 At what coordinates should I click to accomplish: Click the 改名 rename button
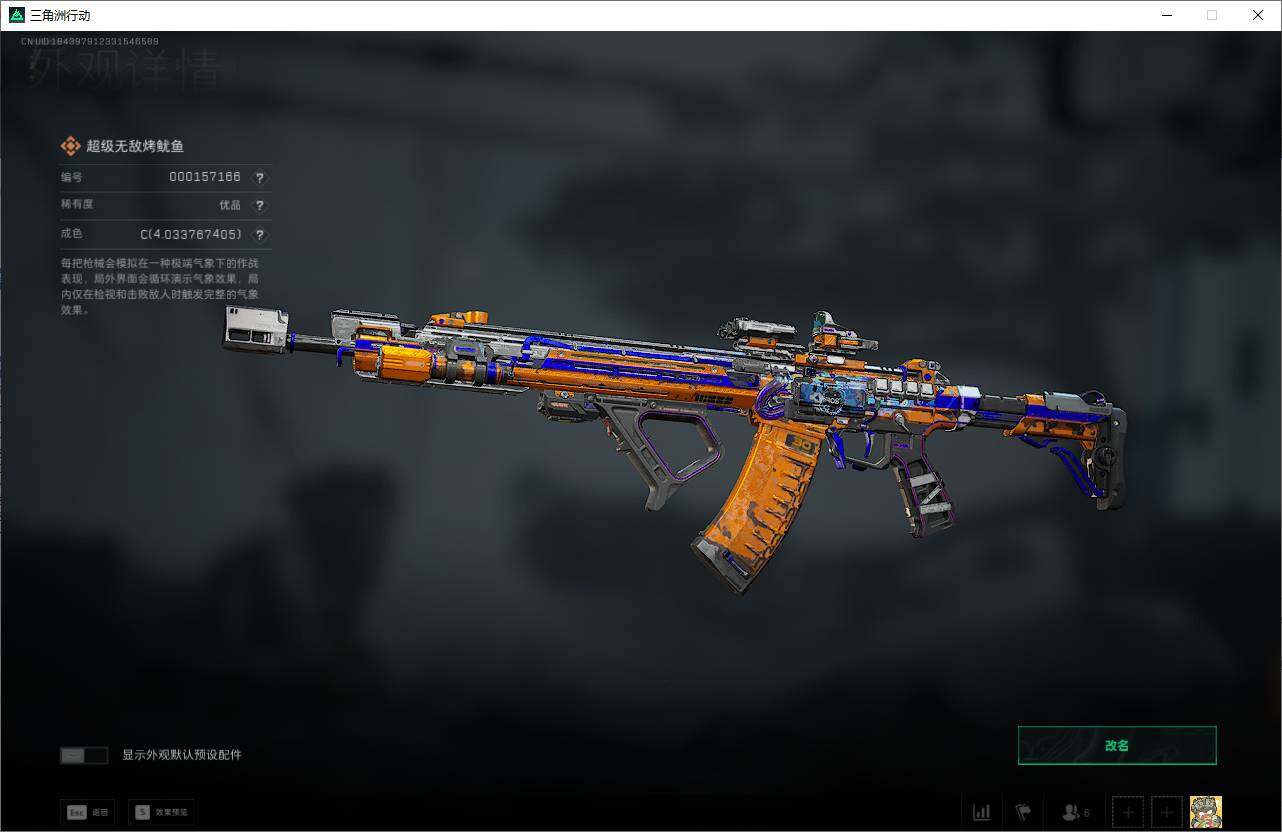(1117, 745)
